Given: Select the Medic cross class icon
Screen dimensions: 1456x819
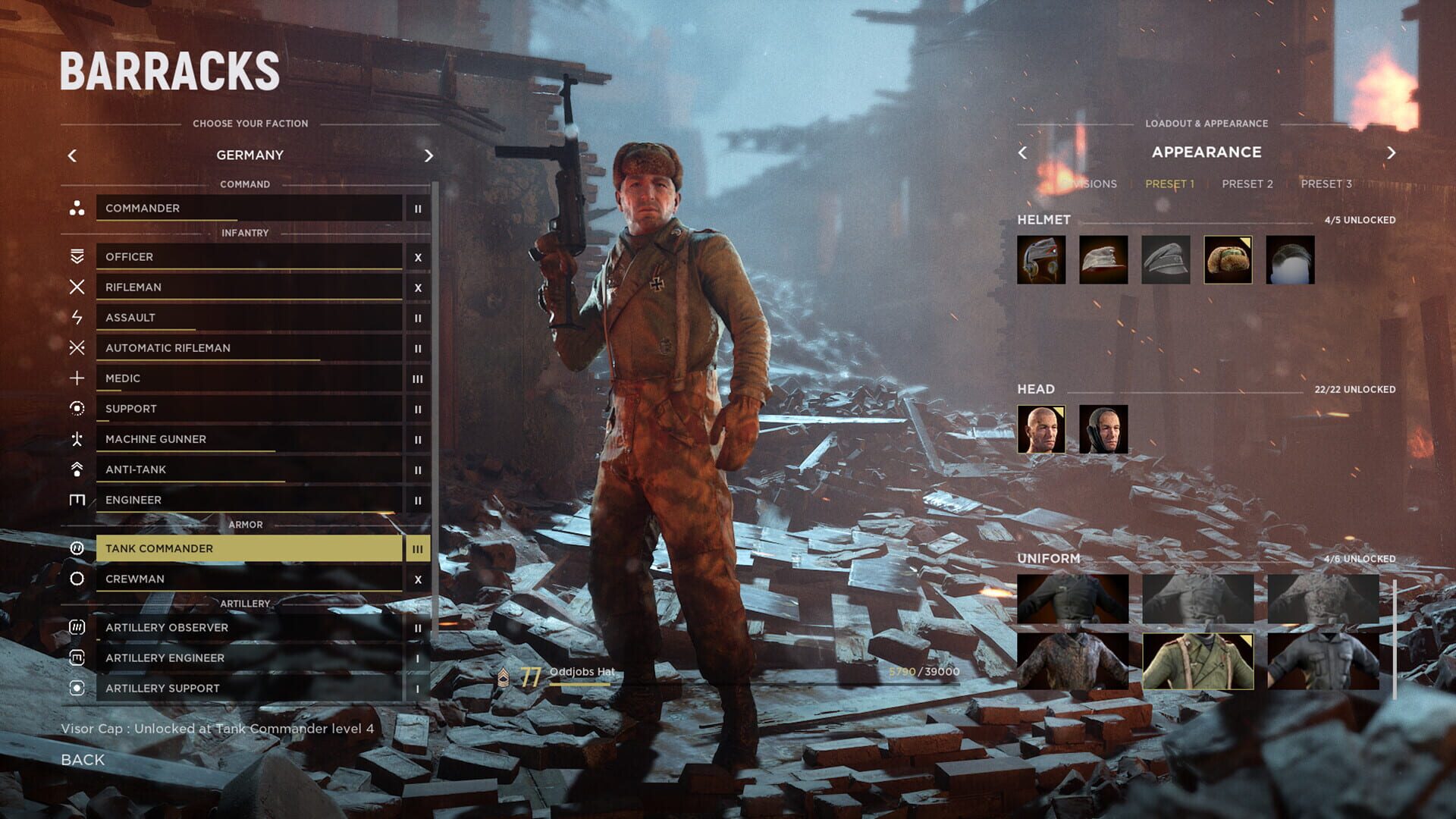Looking at the screenshot, I should pyautogui.click(x=76, y=378).
